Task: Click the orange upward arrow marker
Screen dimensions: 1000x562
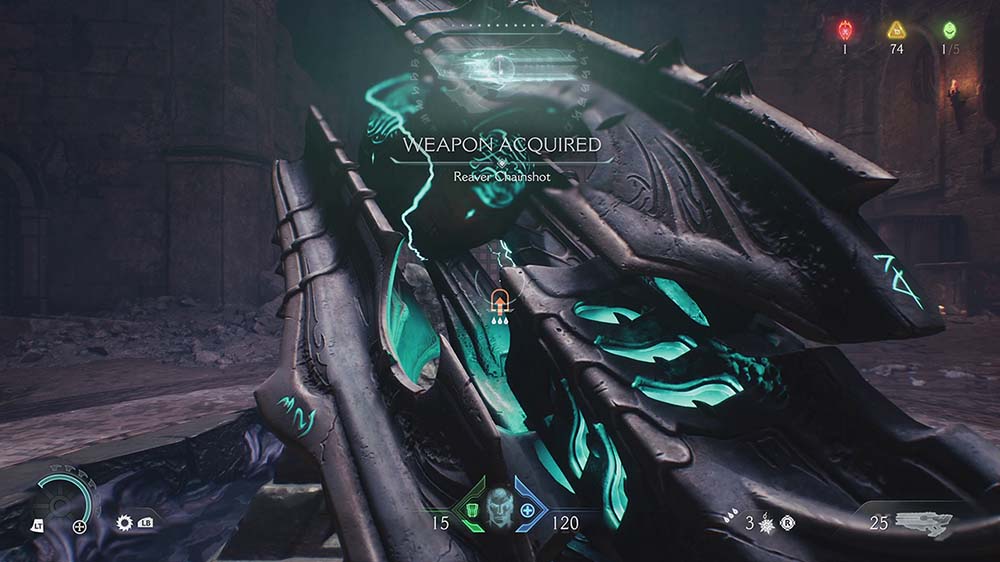Action: tap(498, 298)
